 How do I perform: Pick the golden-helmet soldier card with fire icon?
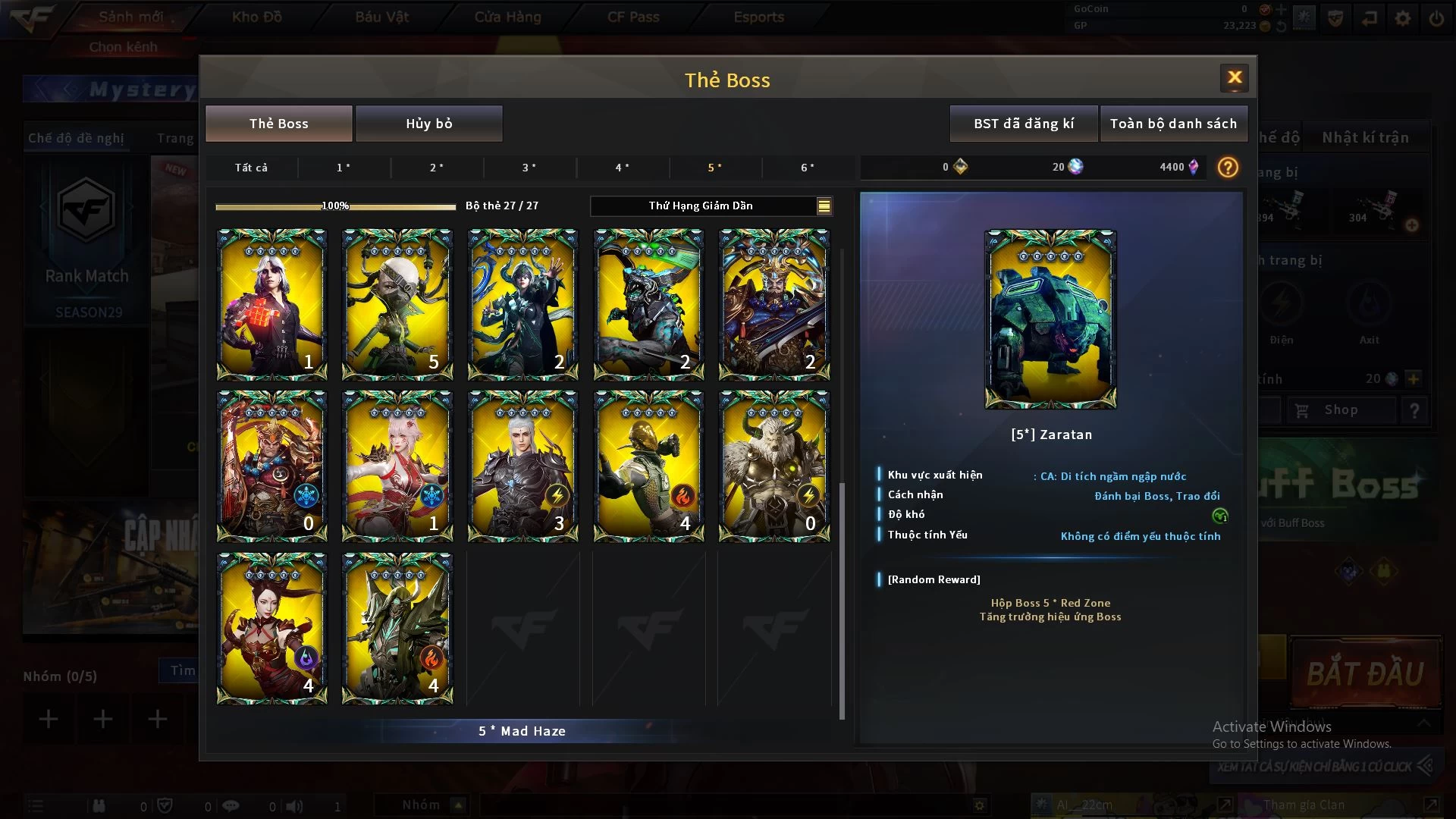[648, 466]
